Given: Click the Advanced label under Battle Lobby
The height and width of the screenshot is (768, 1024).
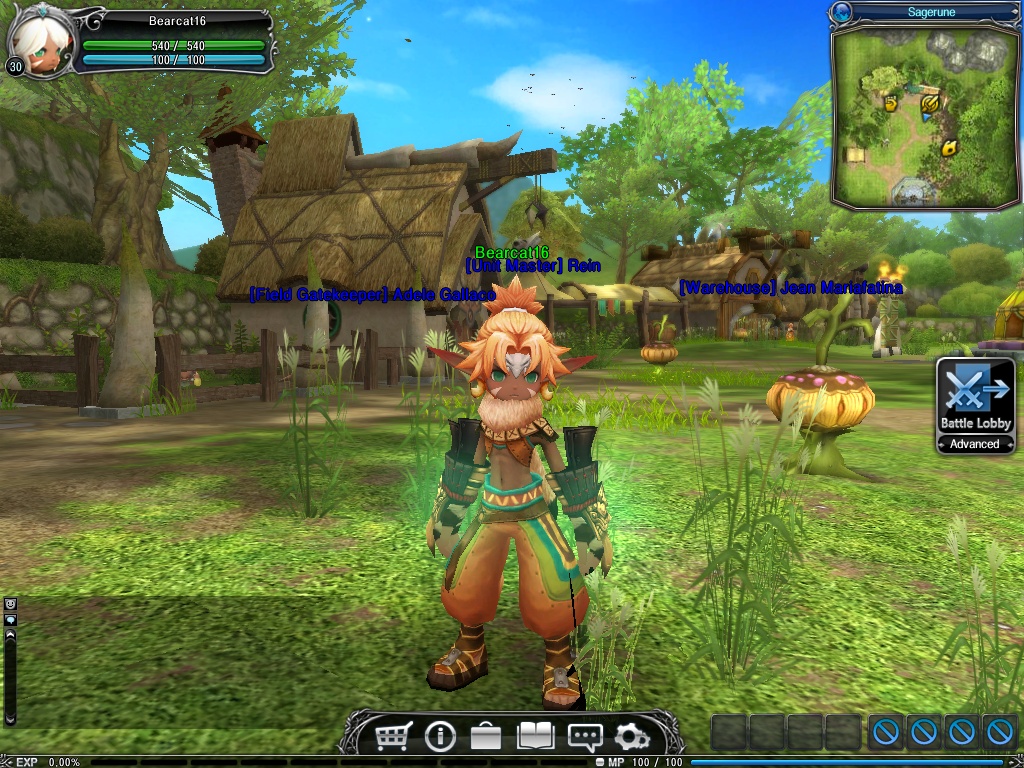Looking at the screenshot, I should pos(975,444).
